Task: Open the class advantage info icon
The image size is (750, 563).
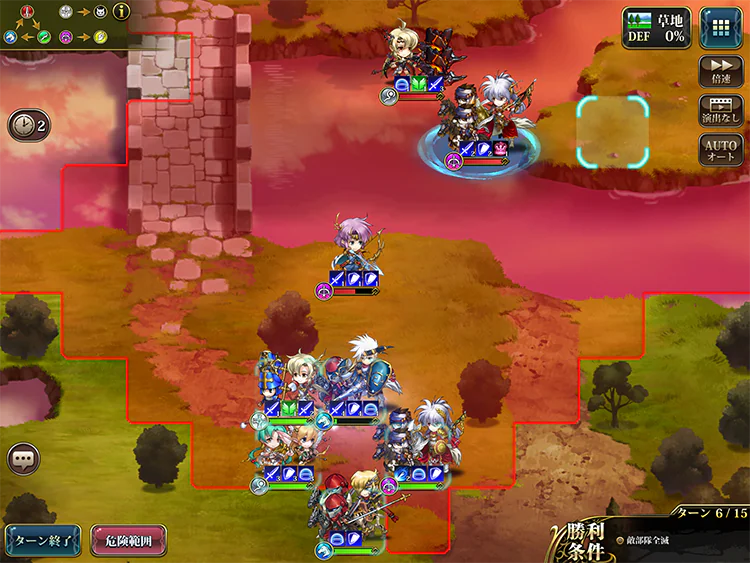Action: pyautogui.click(x=123, y=12)
